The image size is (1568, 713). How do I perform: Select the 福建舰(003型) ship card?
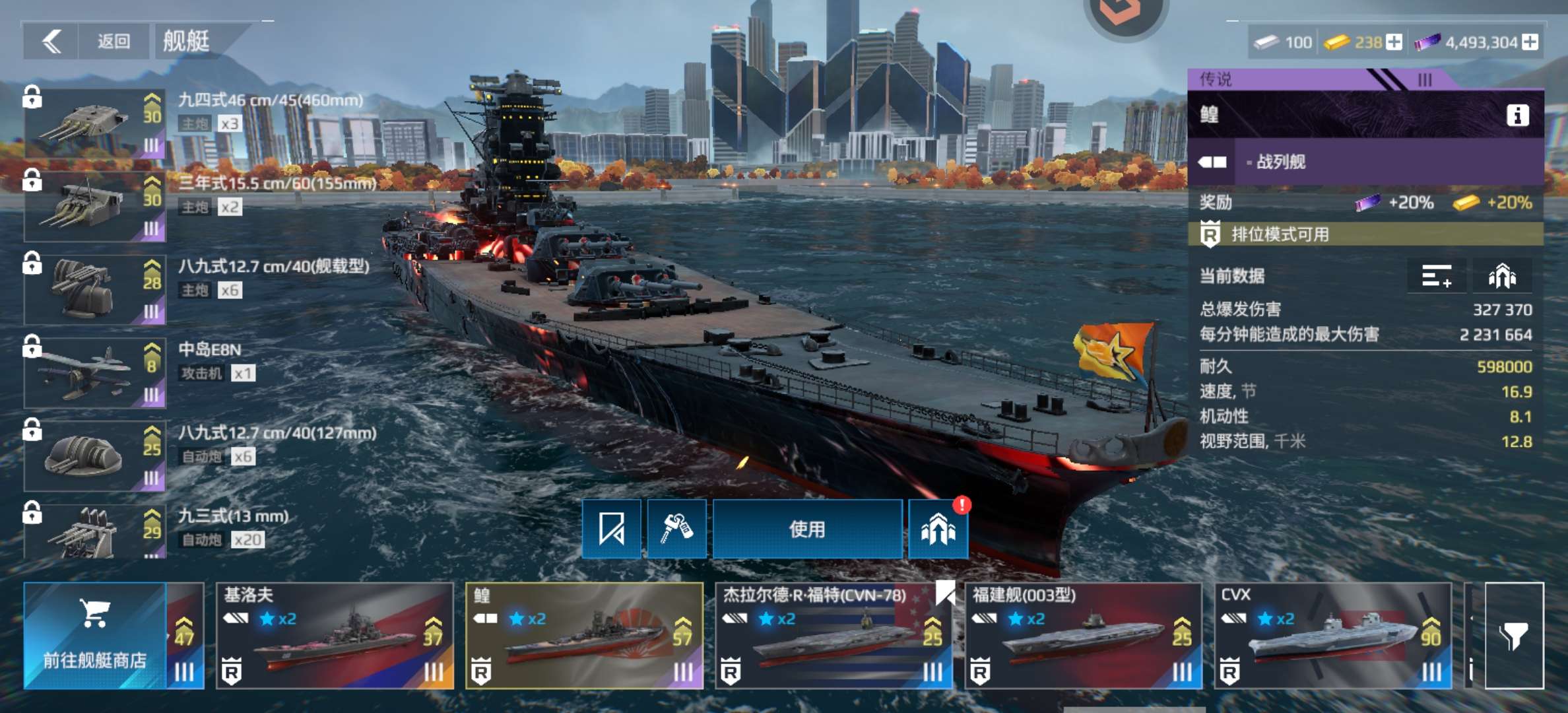(x=1083, y=636)
